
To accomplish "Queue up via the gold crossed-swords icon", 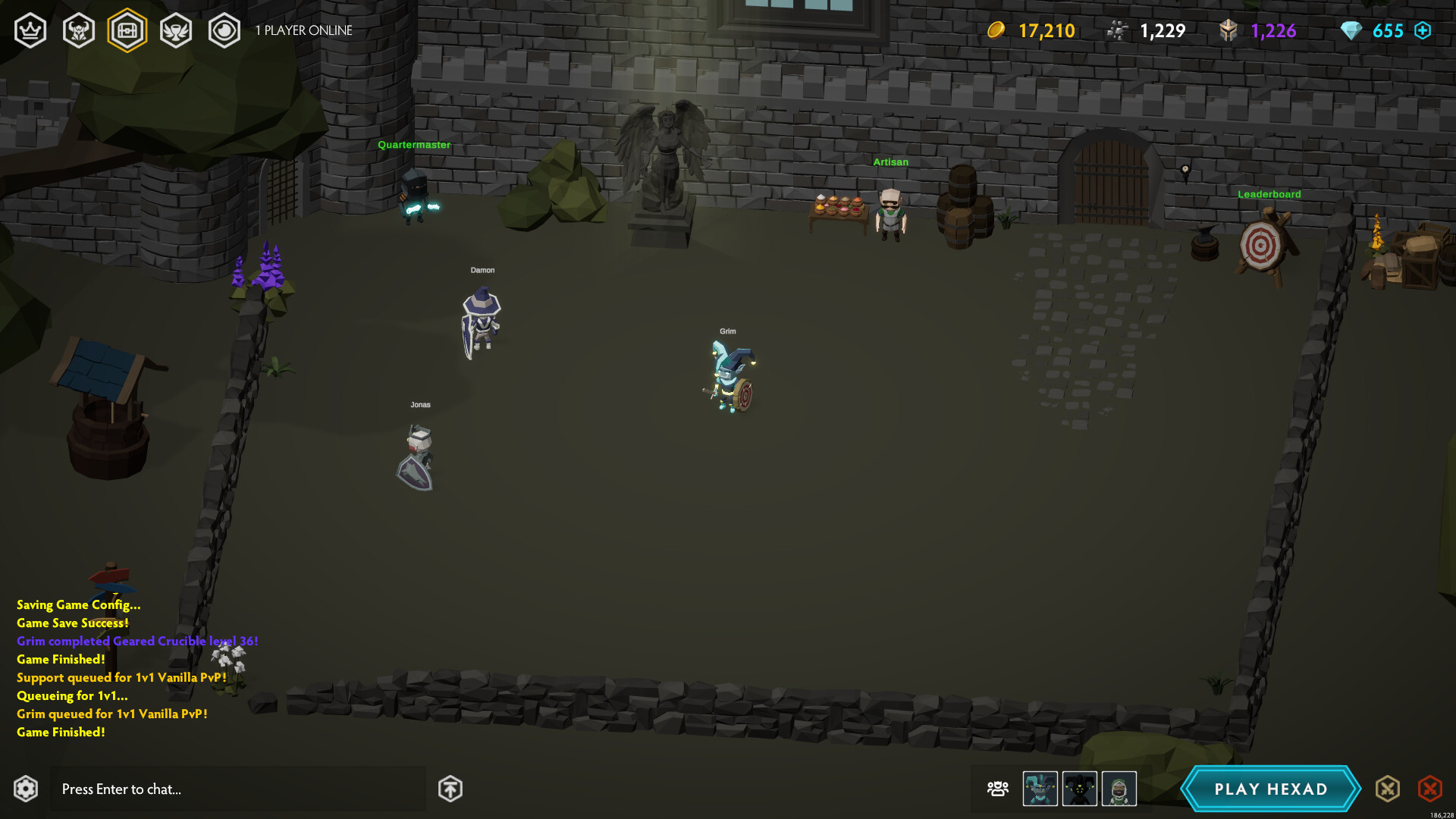I will tap(1388, 789).
